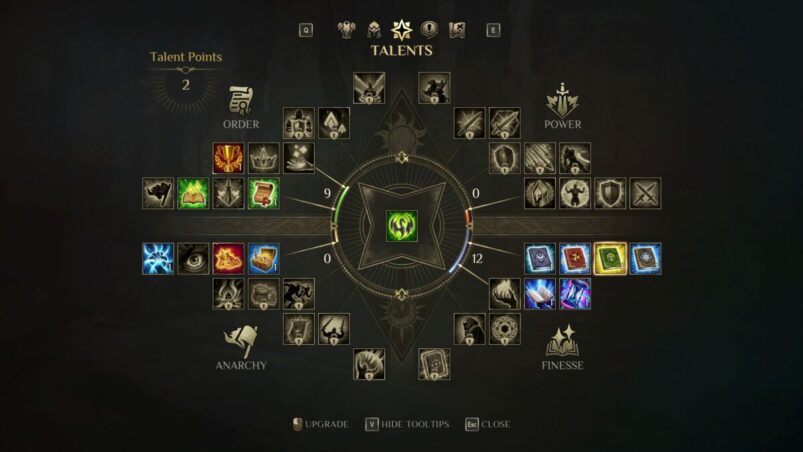Choose the red spellbook talent in Finesse
803x452 pixels.
pyautogui.click(x=575, y=258)
